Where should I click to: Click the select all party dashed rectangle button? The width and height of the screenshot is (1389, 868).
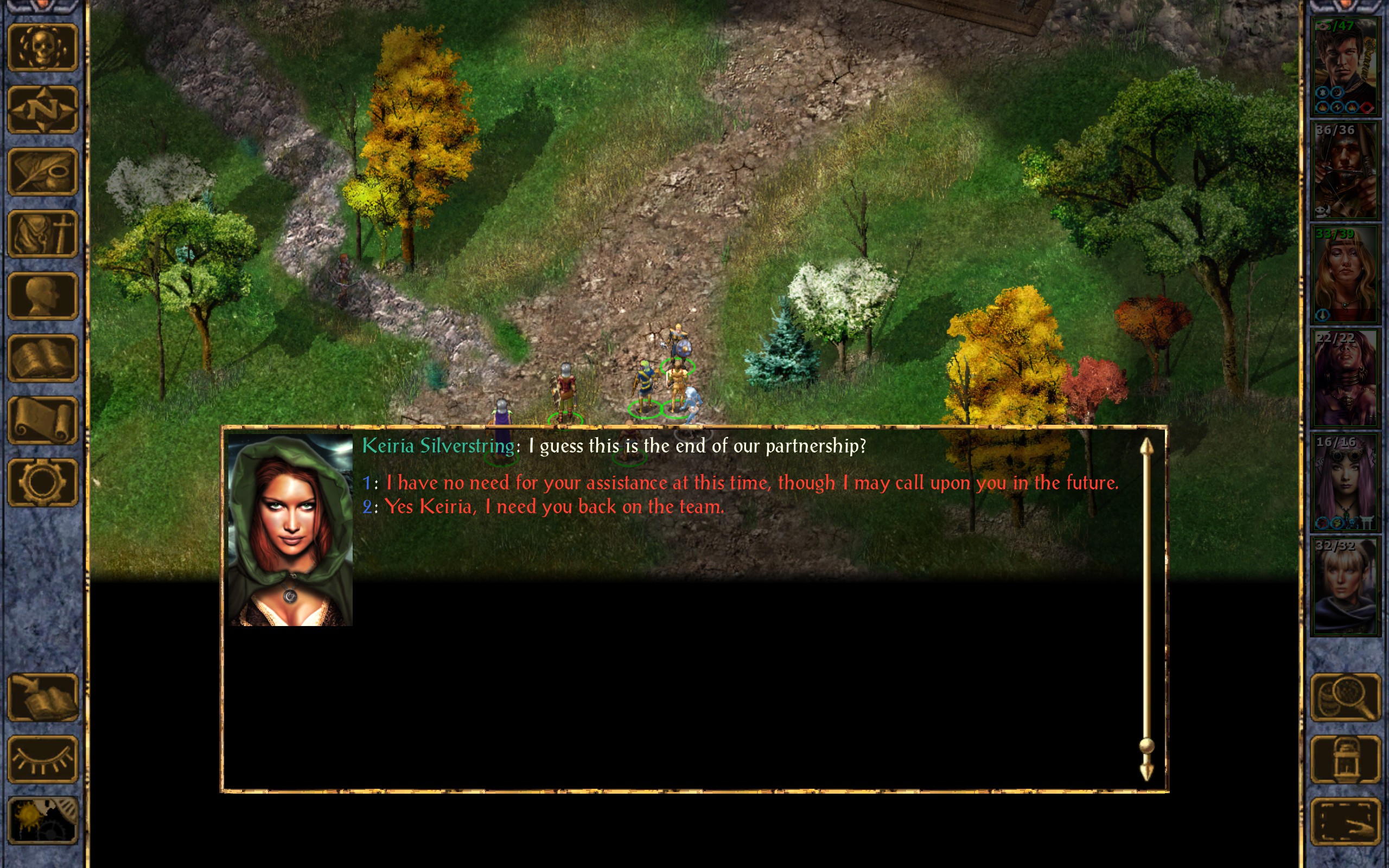point(1345,821)
